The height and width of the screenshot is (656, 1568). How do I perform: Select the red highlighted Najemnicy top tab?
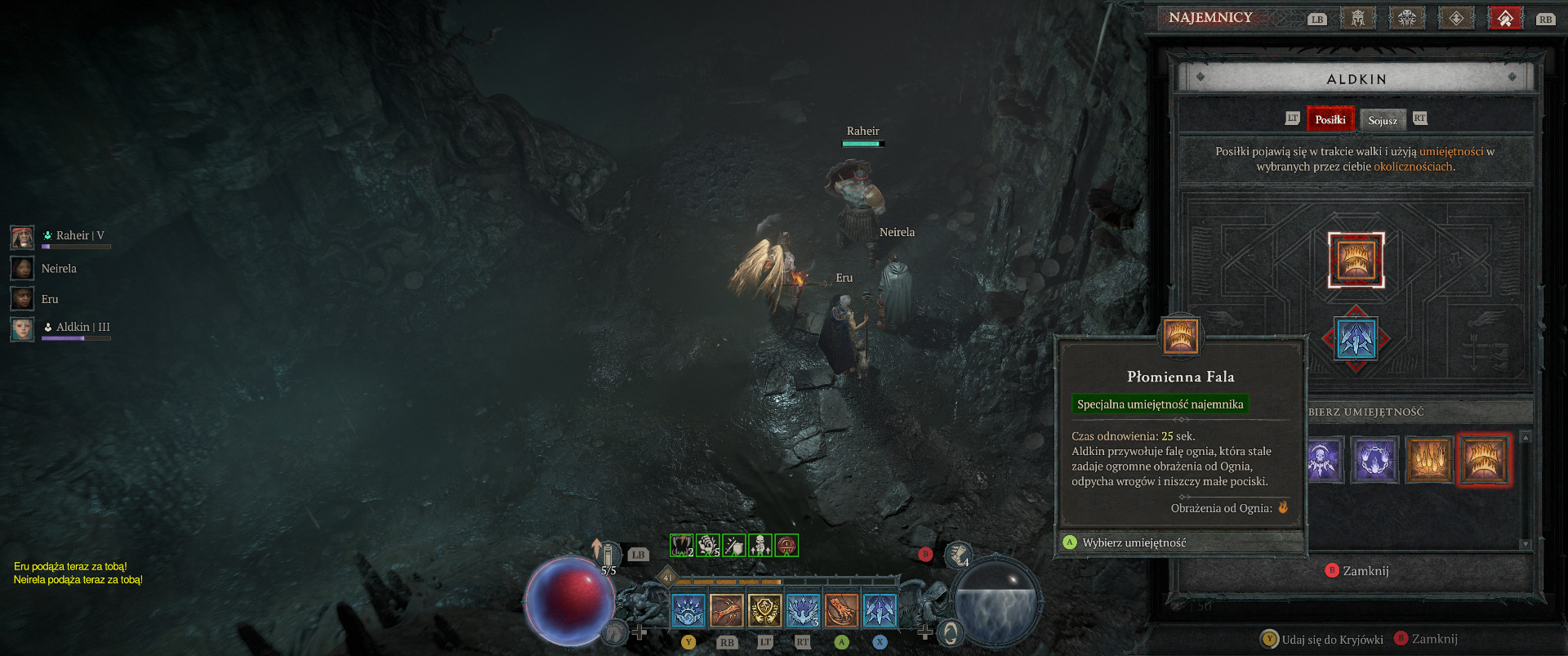[1505, 18]
